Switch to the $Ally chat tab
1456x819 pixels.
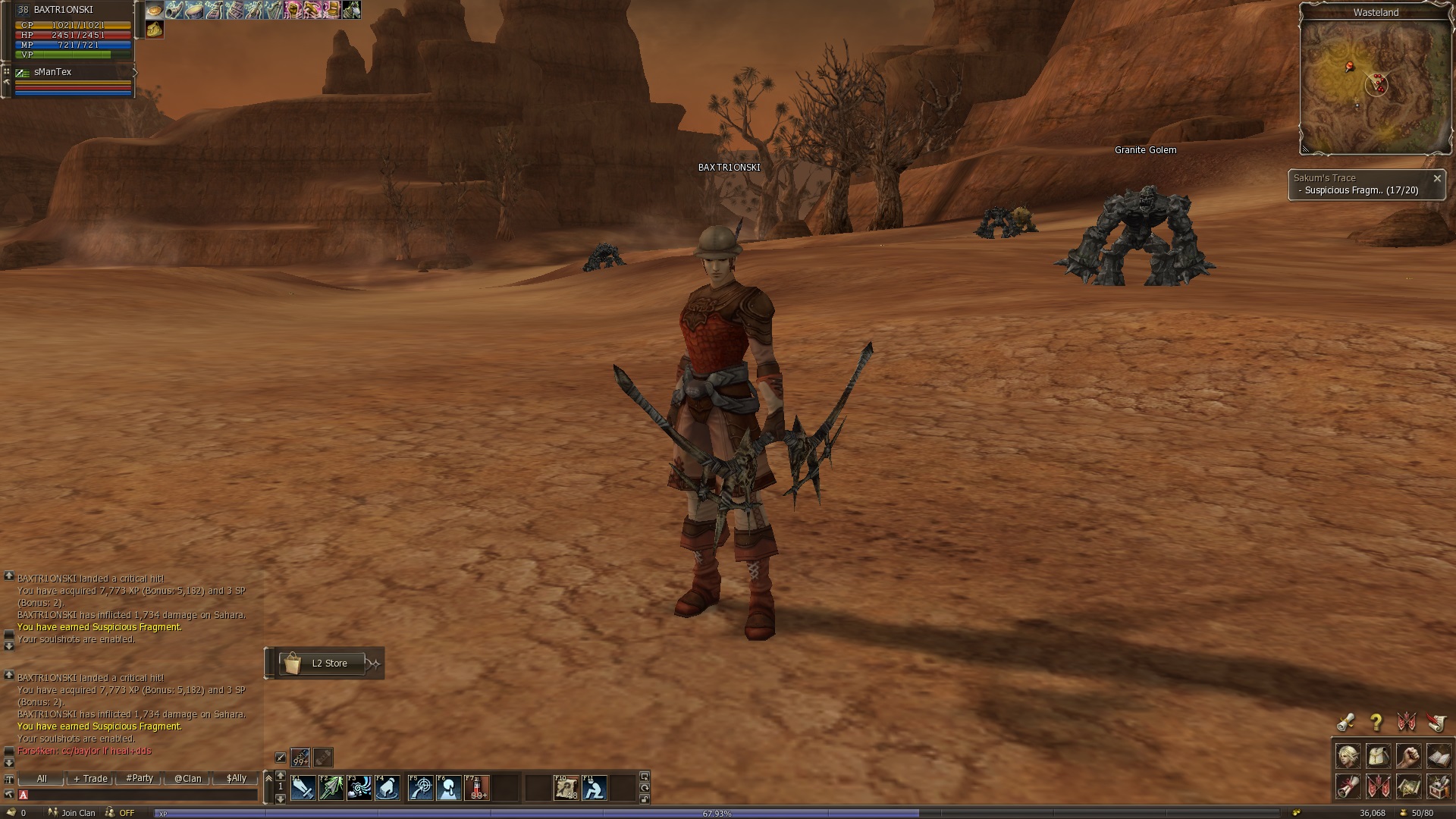pos(236,778)
